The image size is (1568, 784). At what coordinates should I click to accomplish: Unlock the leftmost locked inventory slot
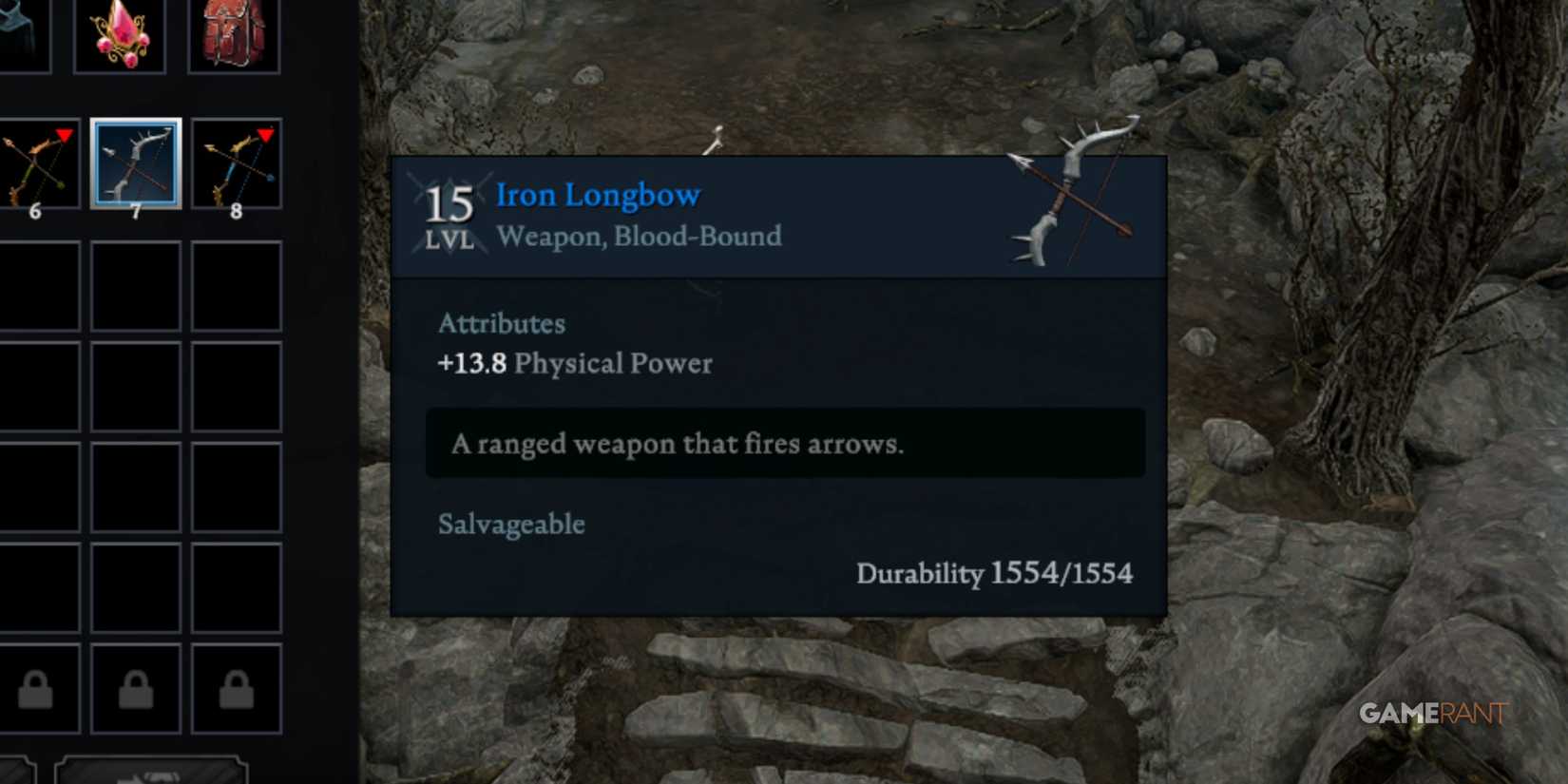pos(38,691)
